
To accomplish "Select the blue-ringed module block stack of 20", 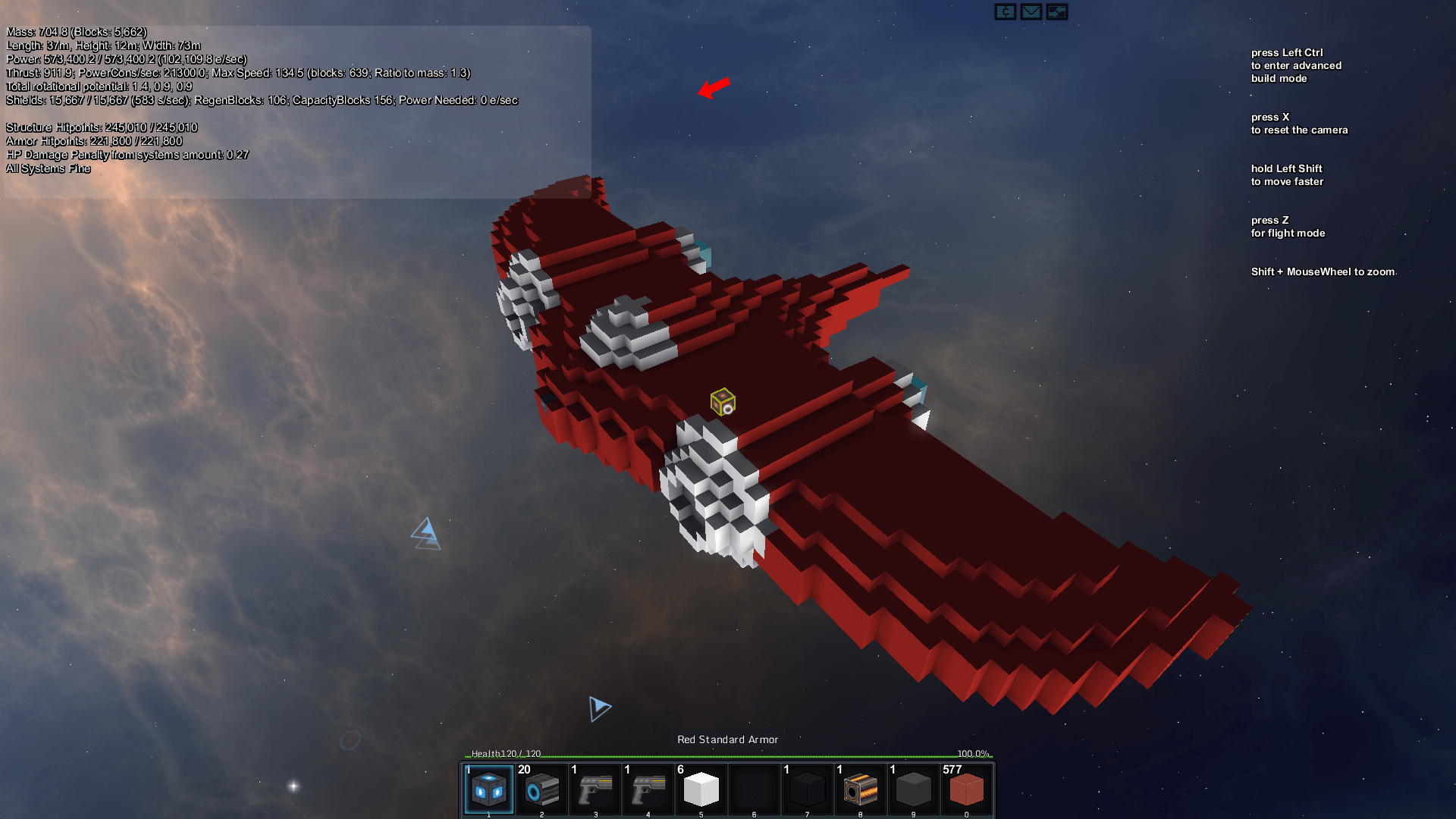I will coord(542,789).
